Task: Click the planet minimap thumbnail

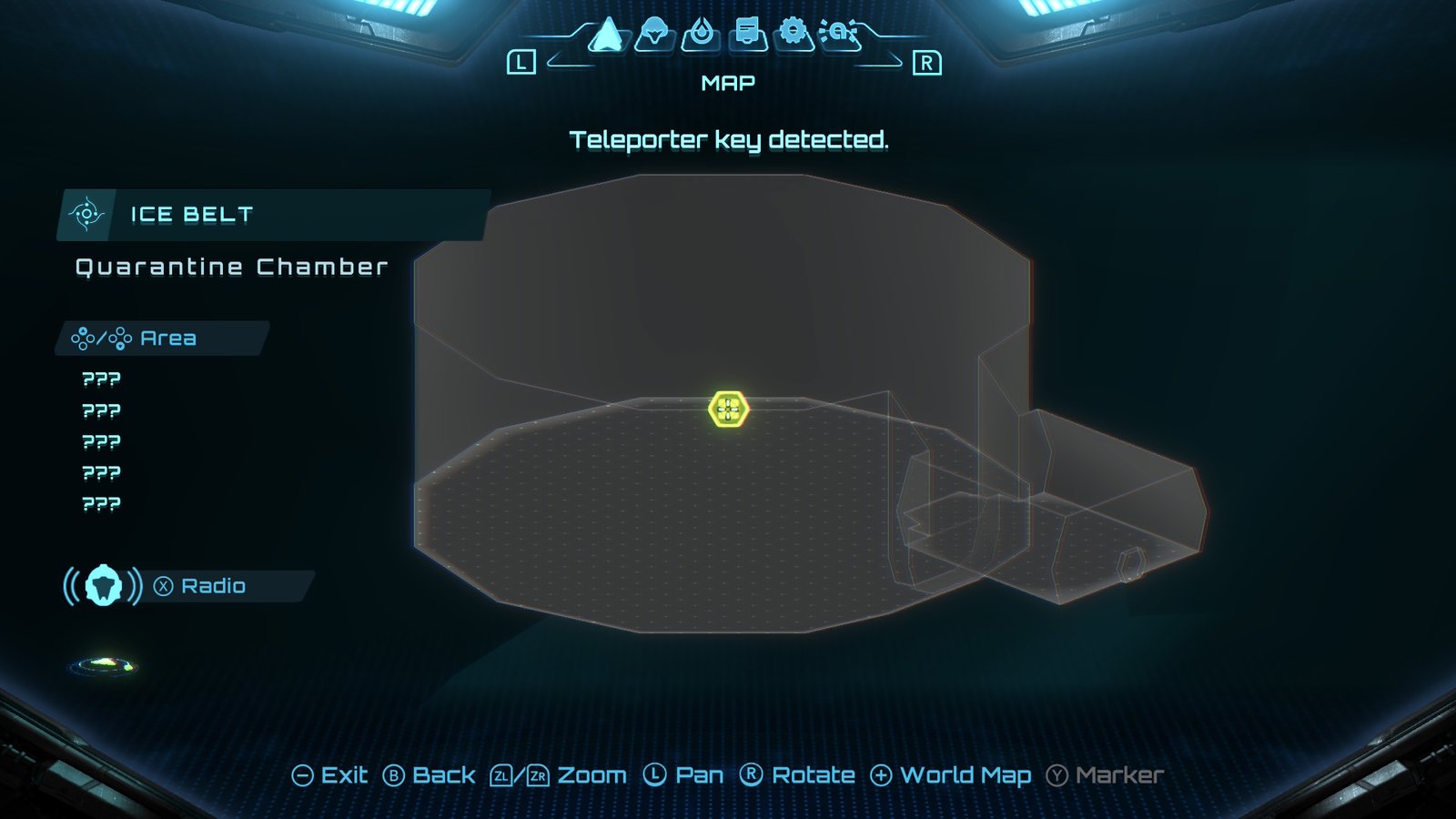Action: (x=103, y=665)
